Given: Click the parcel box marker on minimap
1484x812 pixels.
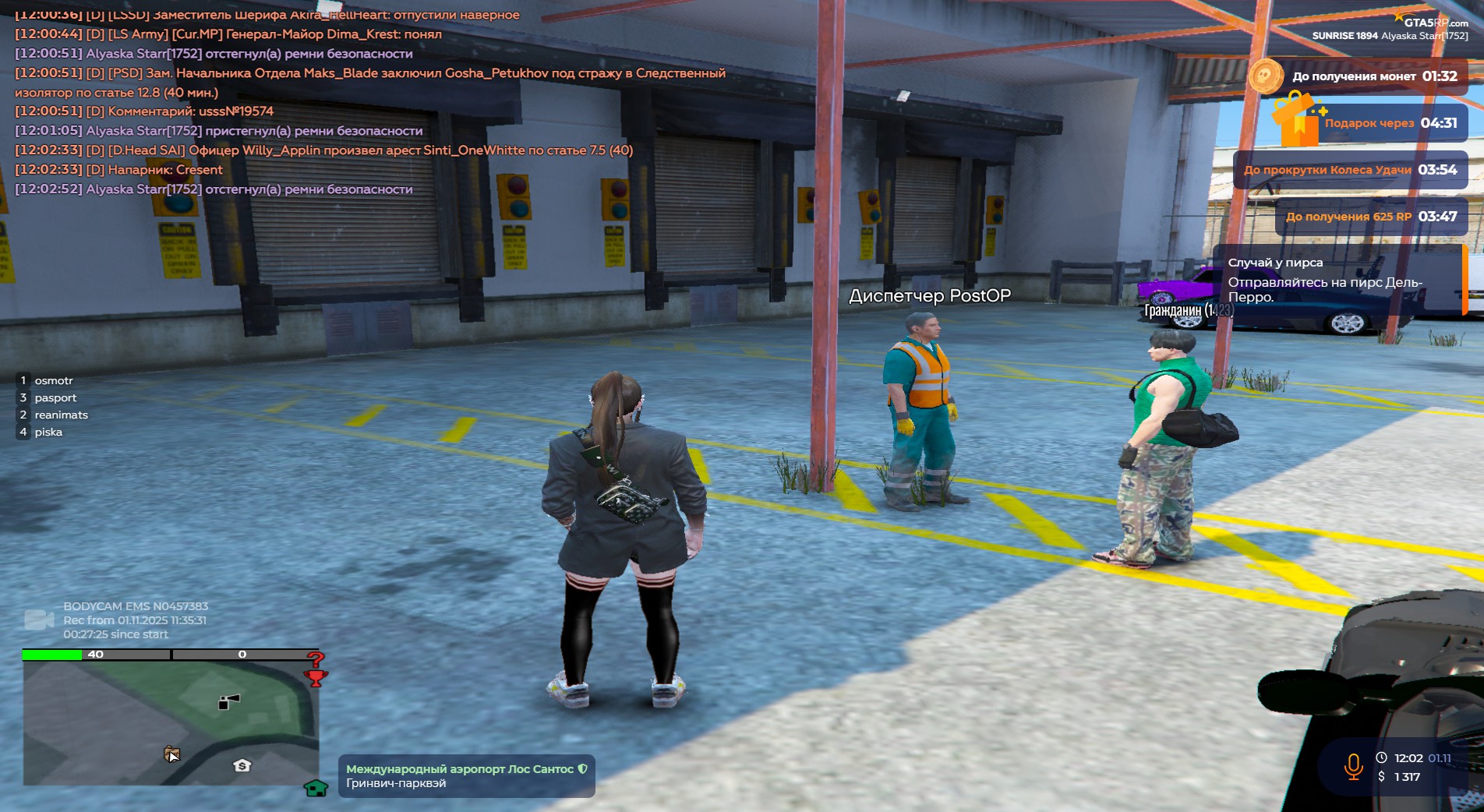Looking at the screenshot, I should coord(171,754).
